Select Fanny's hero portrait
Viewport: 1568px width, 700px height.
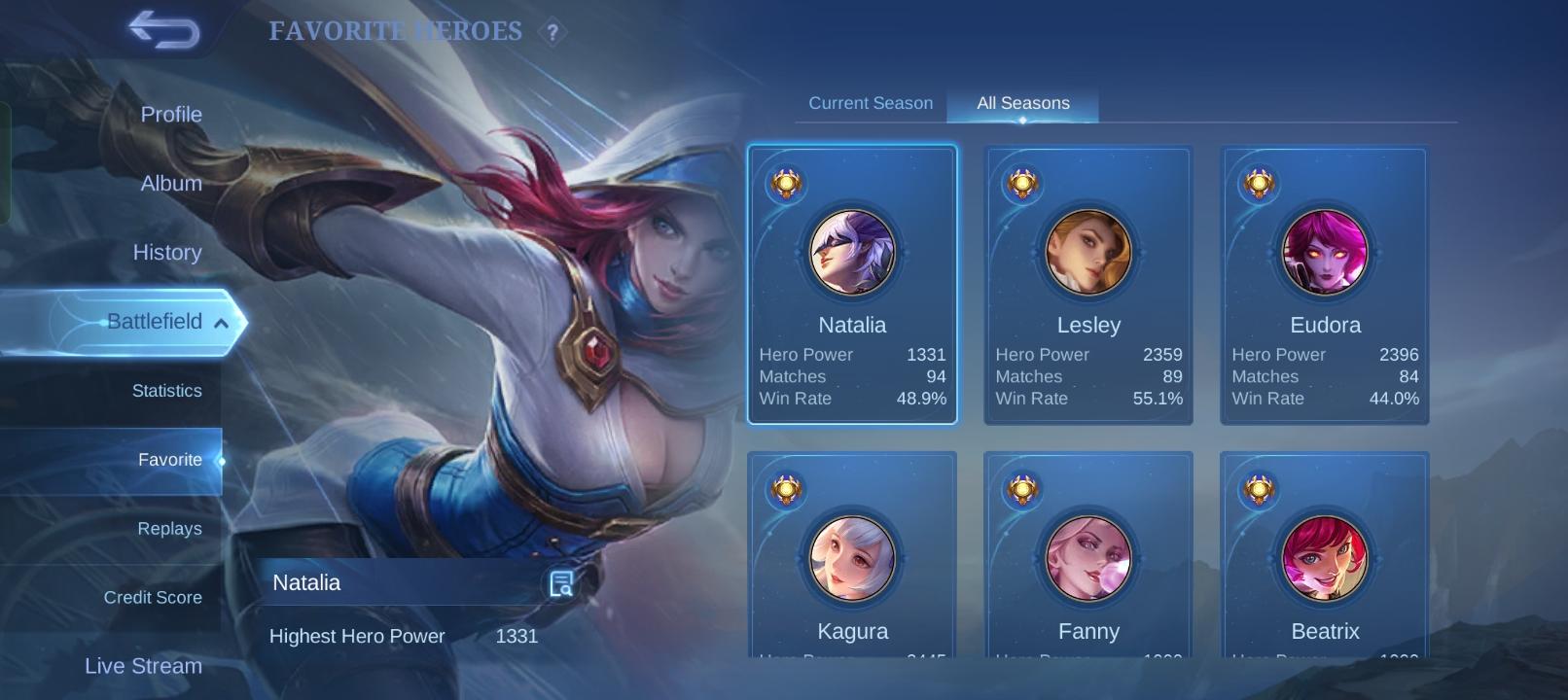click(x=1088, y=557)
